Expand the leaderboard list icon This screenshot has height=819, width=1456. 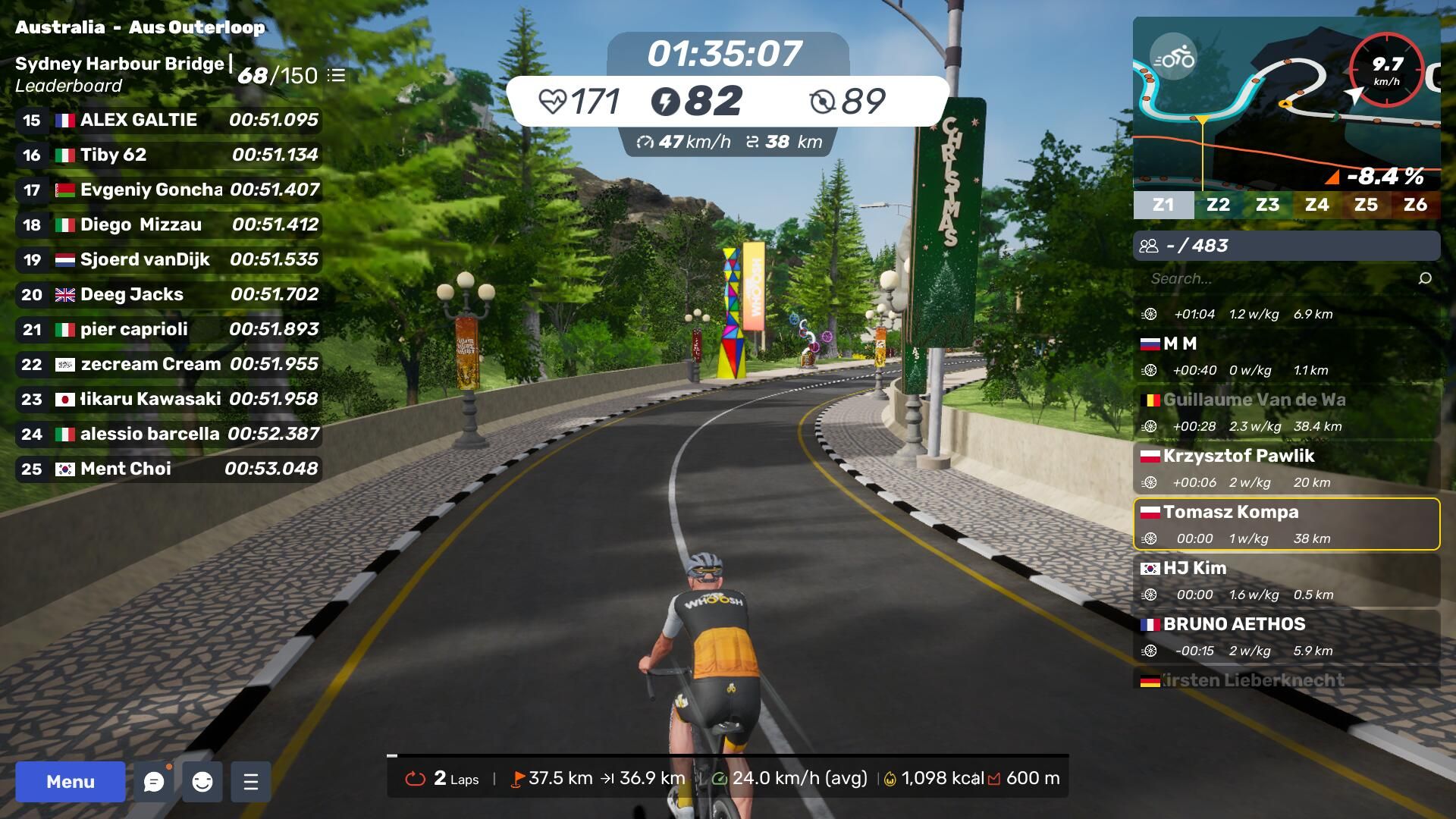click(x=336, y=76)
